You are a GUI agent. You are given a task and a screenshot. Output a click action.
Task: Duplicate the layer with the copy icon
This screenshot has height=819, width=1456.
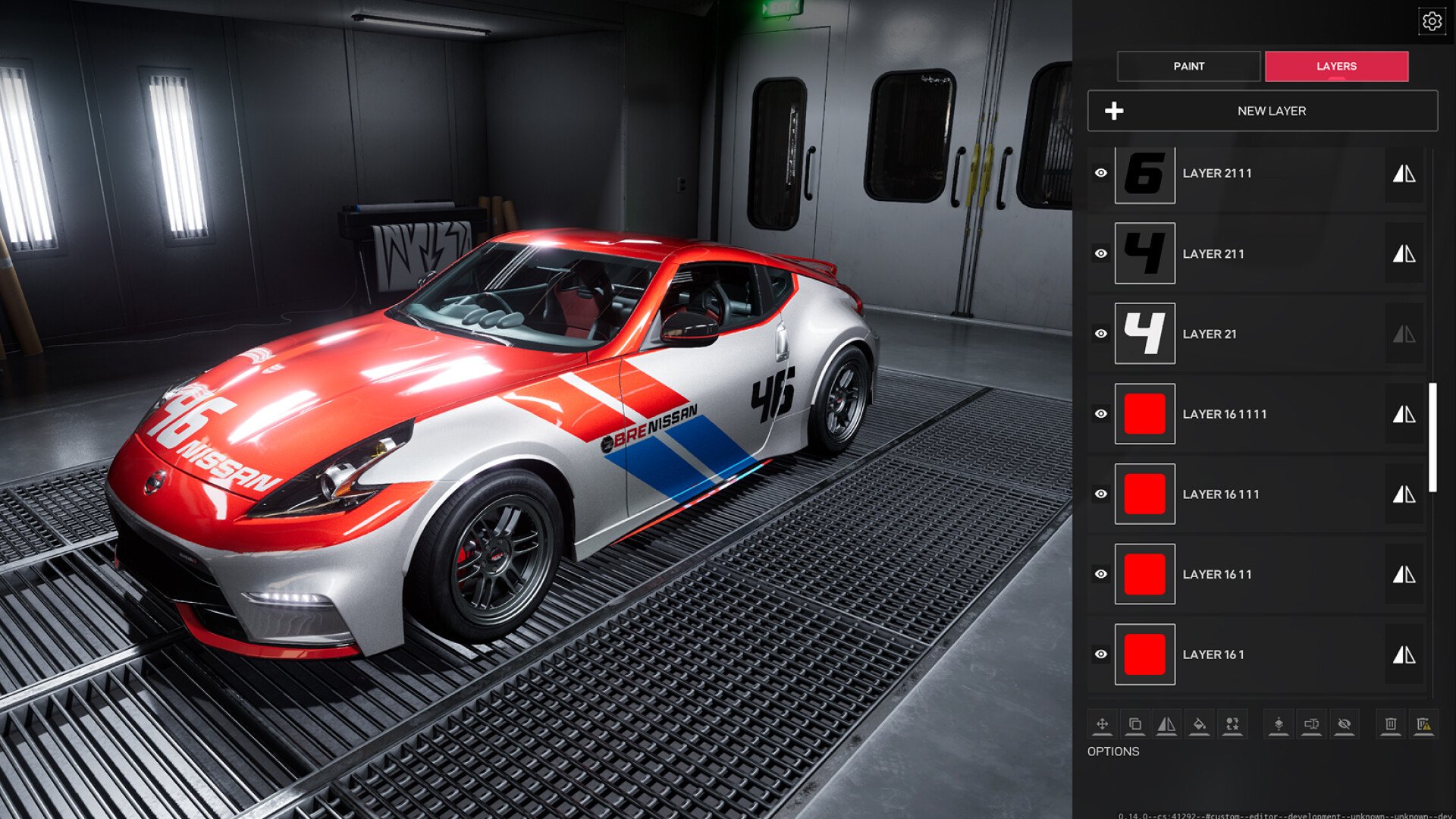click(x=1134, y=724)
